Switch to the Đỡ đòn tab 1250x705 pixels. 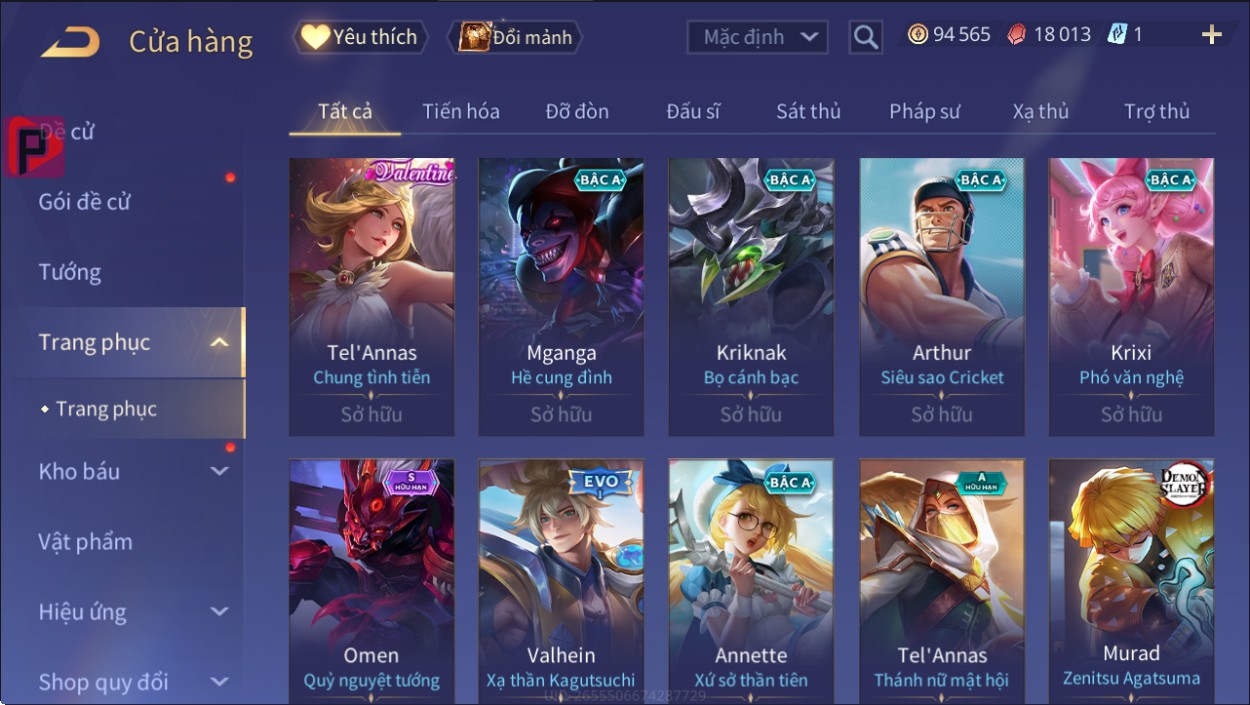pos(577,112)
